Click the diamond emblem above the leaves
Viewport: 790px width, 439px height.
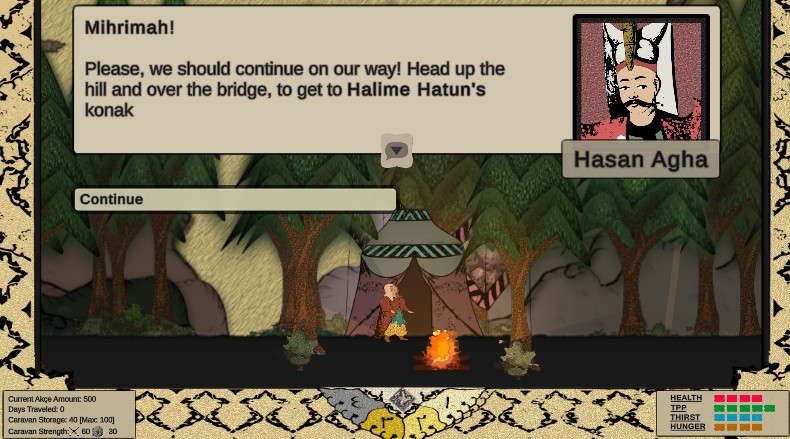pyautogui.click(x=401, y=400)
